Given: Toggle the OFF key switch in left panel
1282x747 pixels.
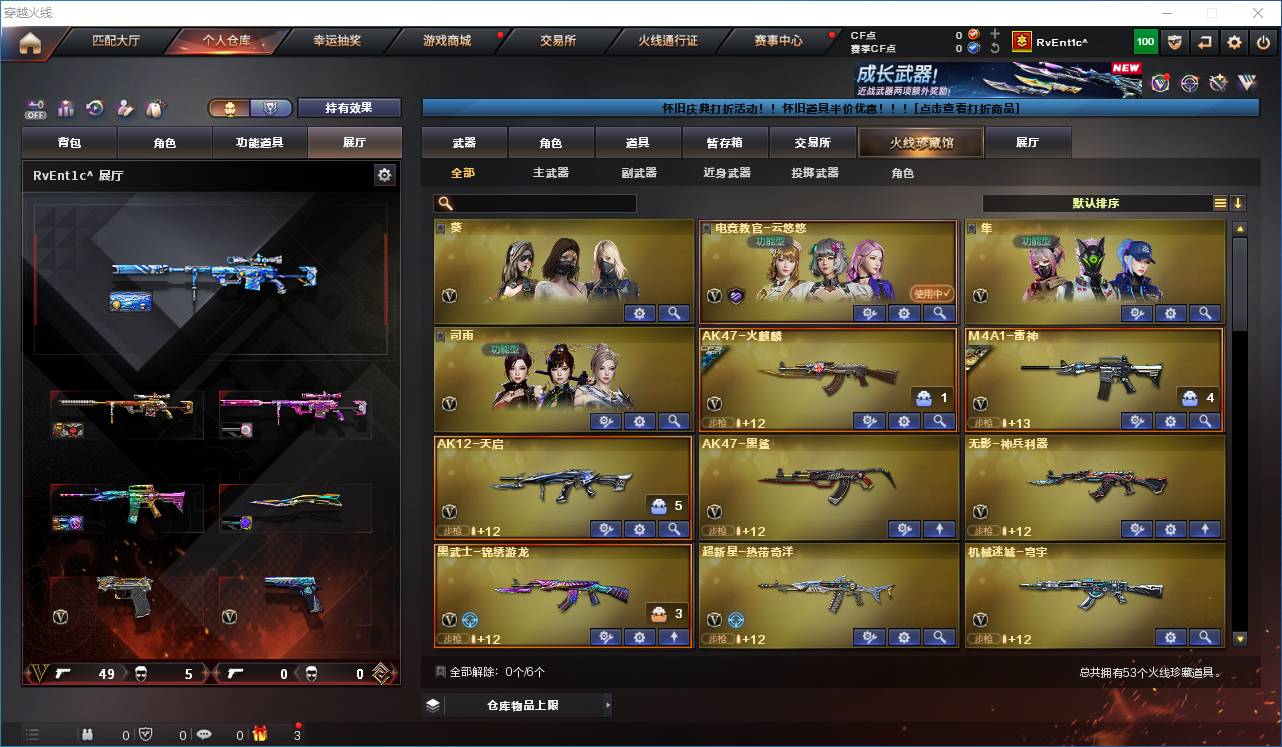Looking at the screenshot, I should click(38, 109).
